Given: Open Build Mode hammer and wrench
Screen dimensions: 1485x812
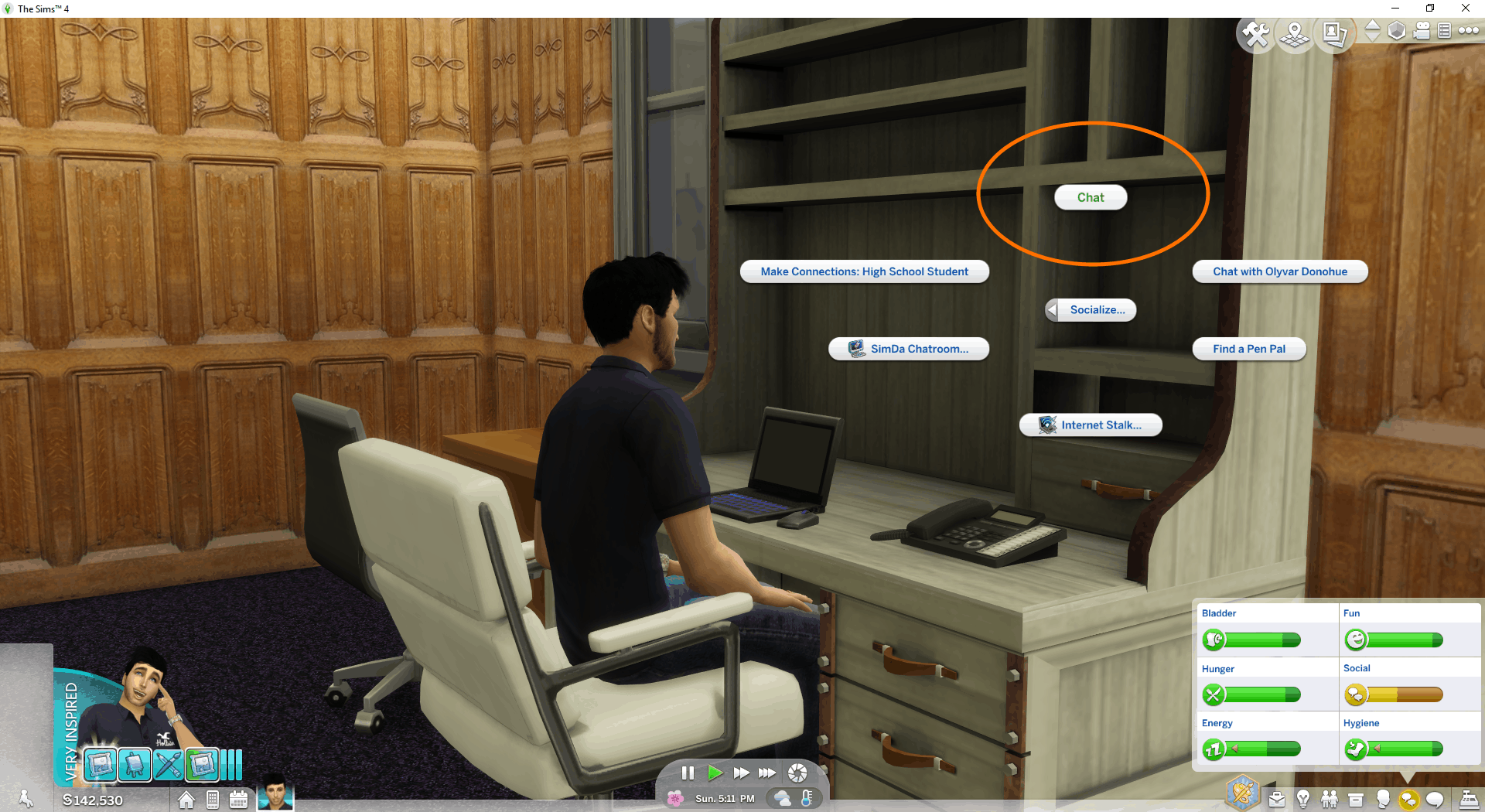Looking at the screenshot, I should tap(1255, 34).
